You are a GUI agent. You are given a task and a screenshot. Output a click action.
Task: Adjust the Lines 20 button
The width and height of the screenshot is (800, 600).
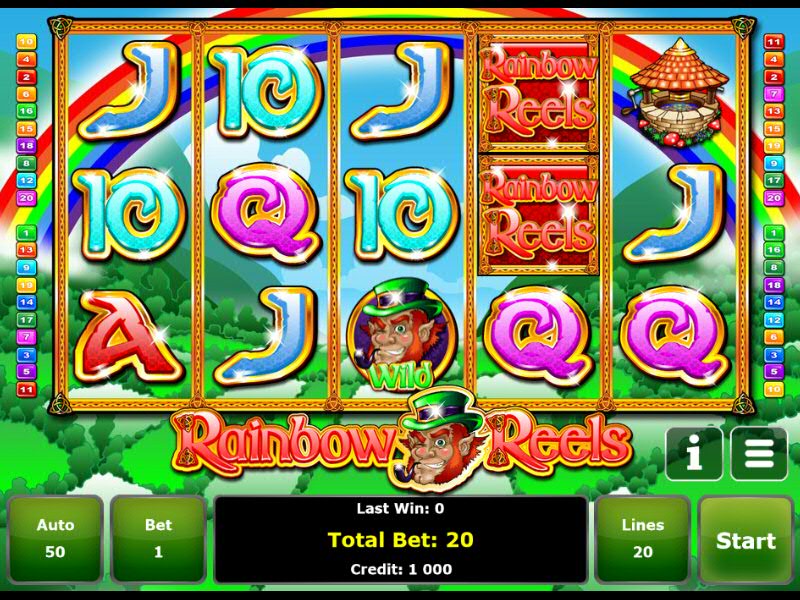click(x=642, y=540)
